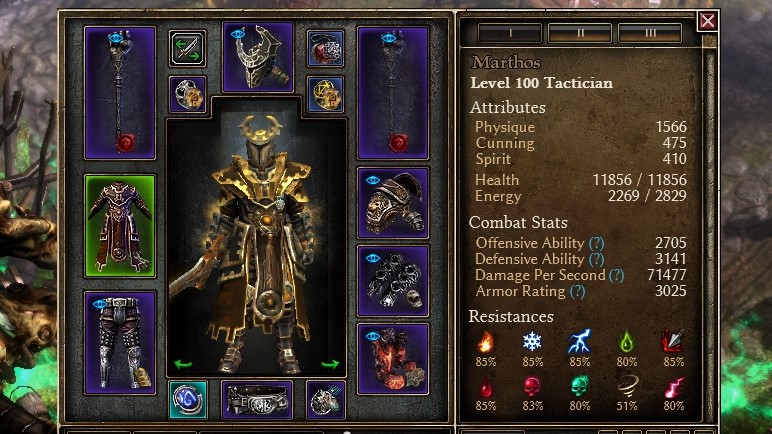Select the molten boots slot
The image size is (772, 434).
pos(393,358)
